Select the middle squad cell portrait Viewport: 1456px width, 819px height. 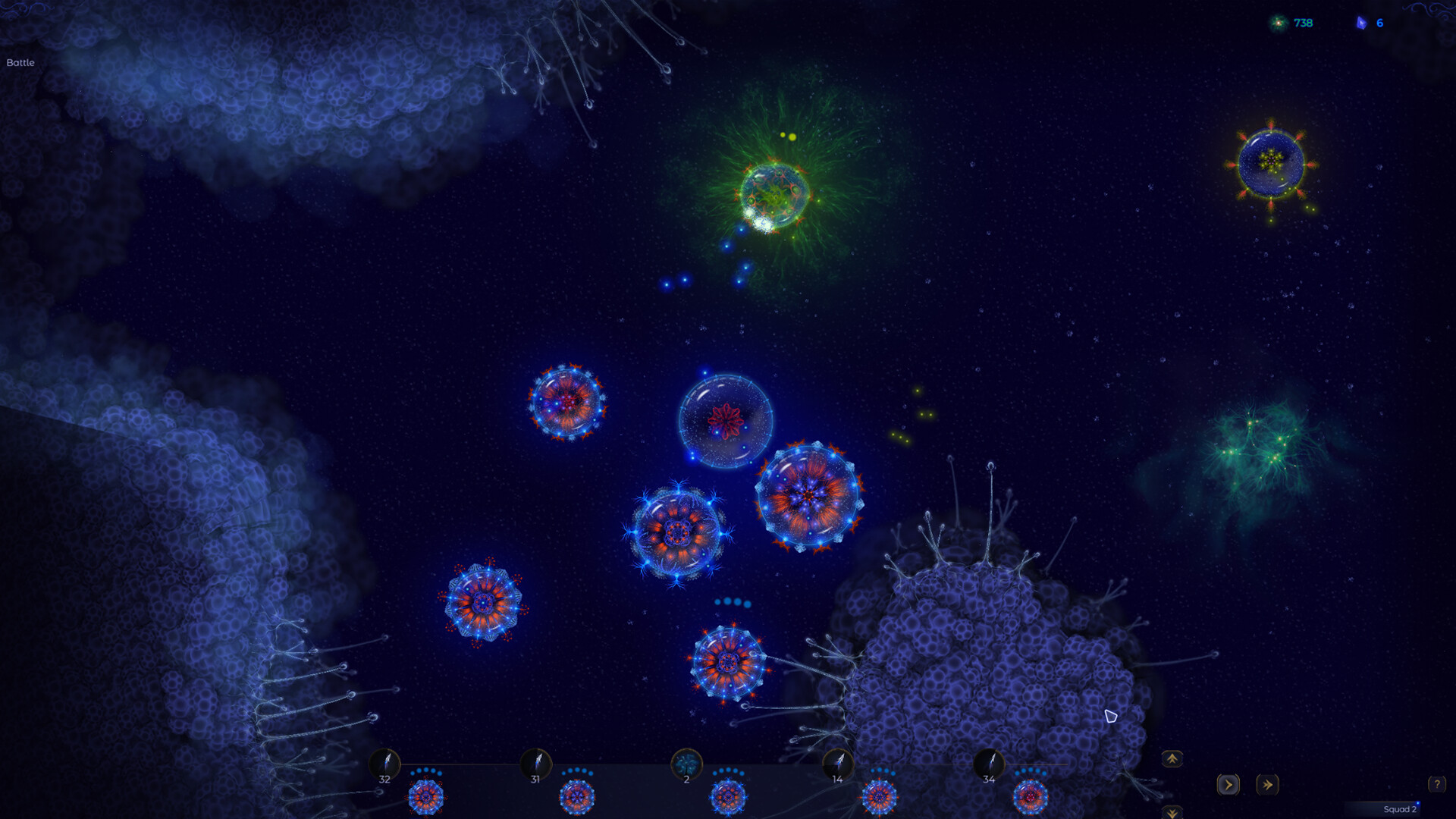pos(730,796)
